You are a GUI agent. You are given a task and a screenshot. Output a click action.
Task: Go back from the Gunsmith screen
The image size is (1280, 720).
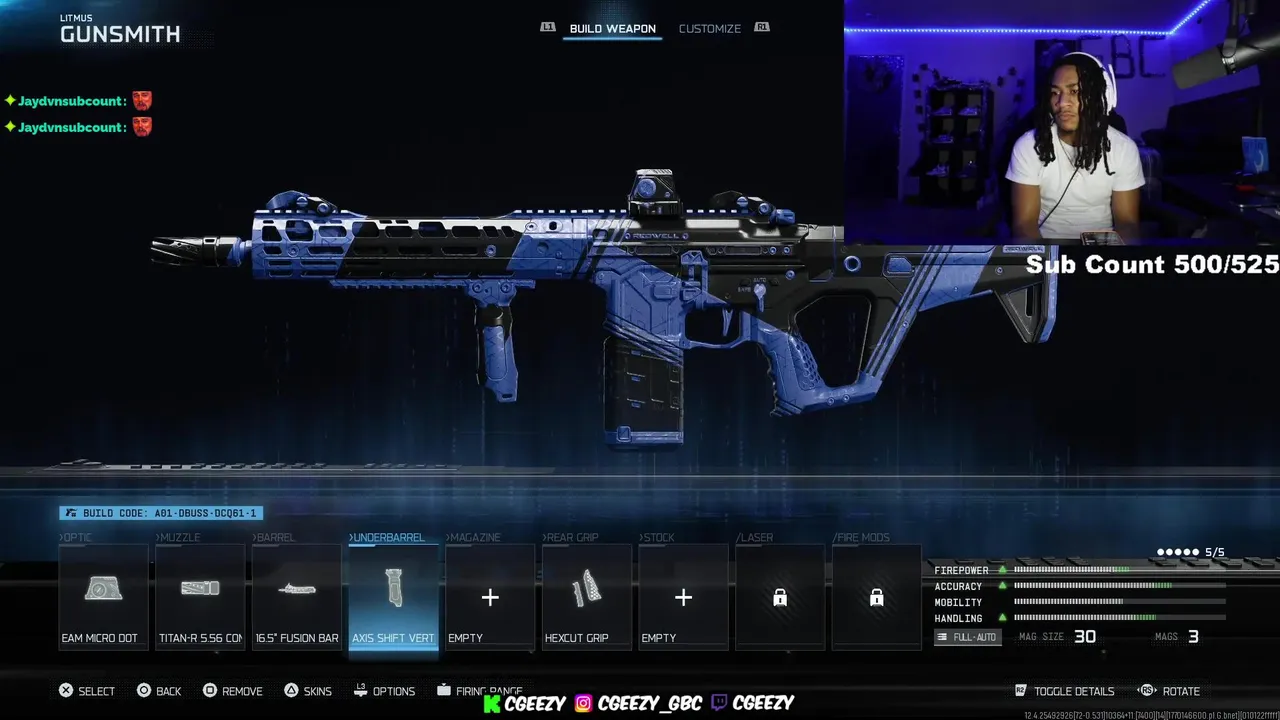(159, 691)
